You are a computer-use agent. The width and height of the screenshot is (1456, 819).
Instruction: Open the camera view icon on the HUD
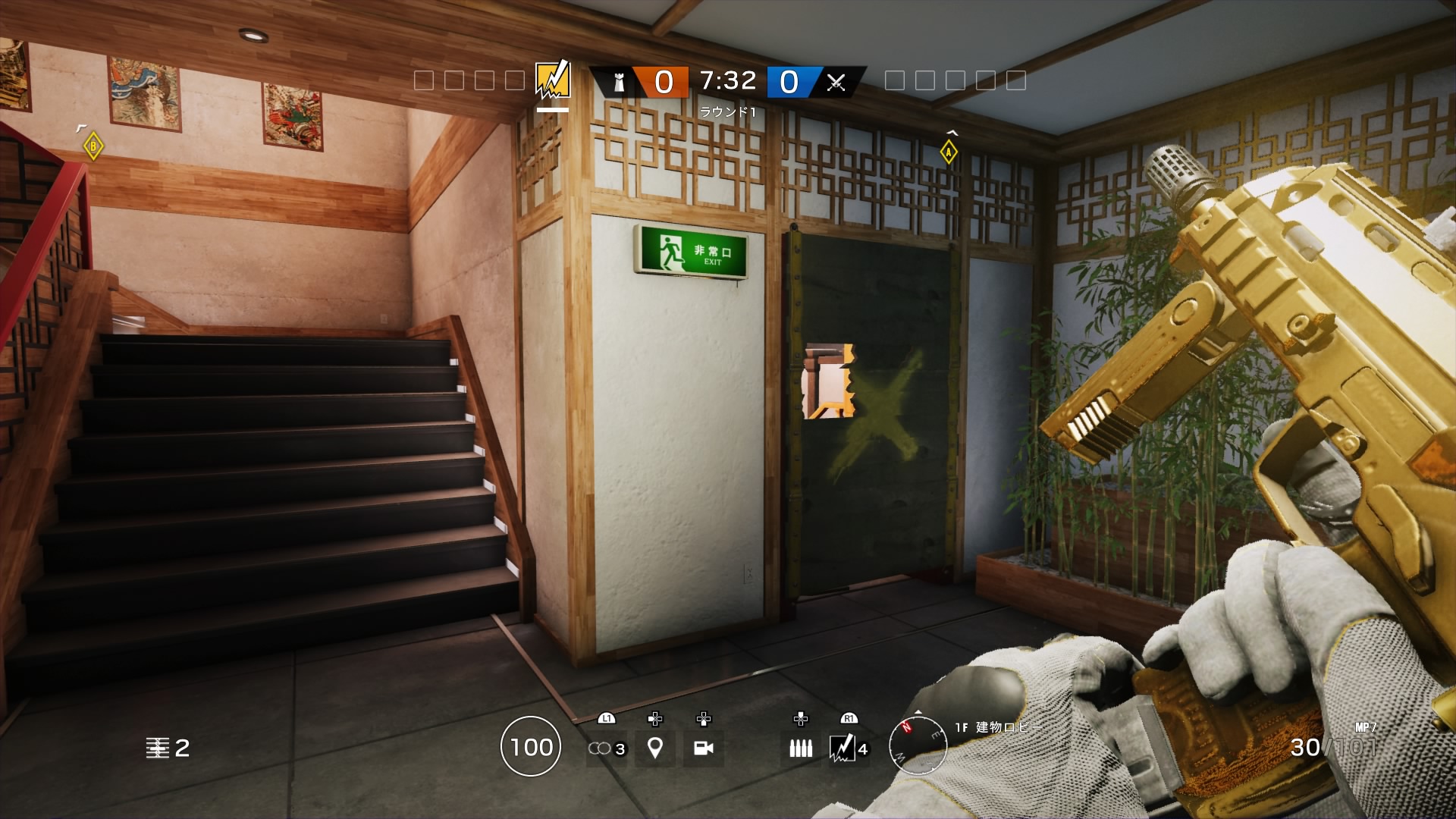pos(705,748)
